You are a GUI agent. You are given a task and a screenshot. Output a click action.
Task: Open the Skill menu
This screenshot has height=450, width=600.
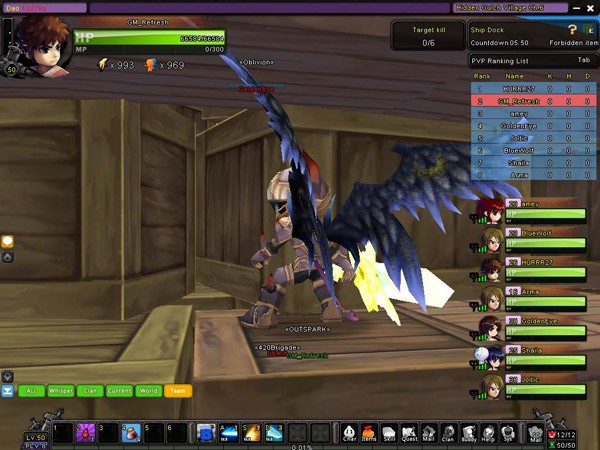tap(388, 432)
